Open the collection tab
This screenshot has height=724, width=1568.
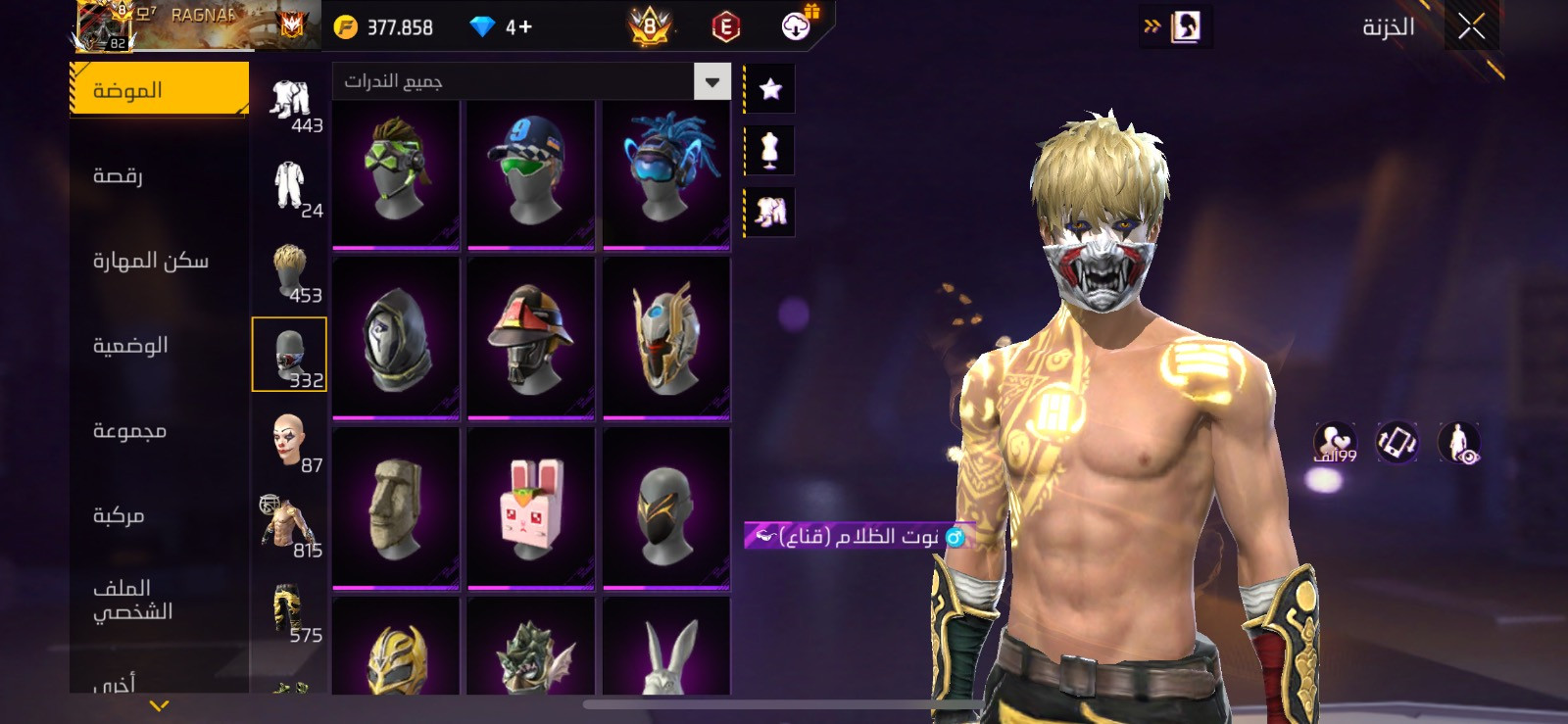pyautogui.click(x=129, y=431)
